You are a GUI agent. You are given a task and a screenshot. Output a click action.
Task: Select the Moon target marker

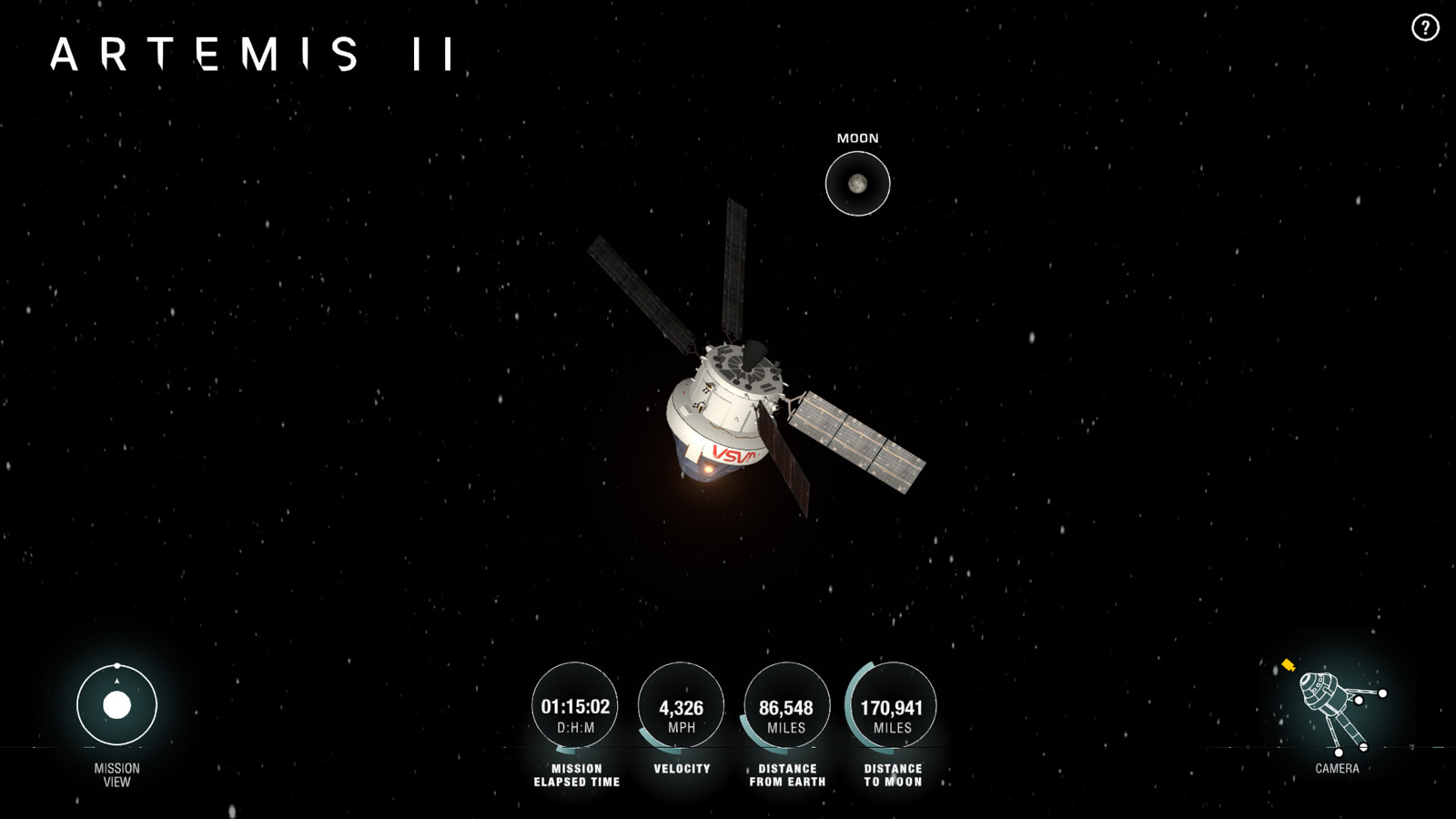pyautogui.click(x=857, y=184)
